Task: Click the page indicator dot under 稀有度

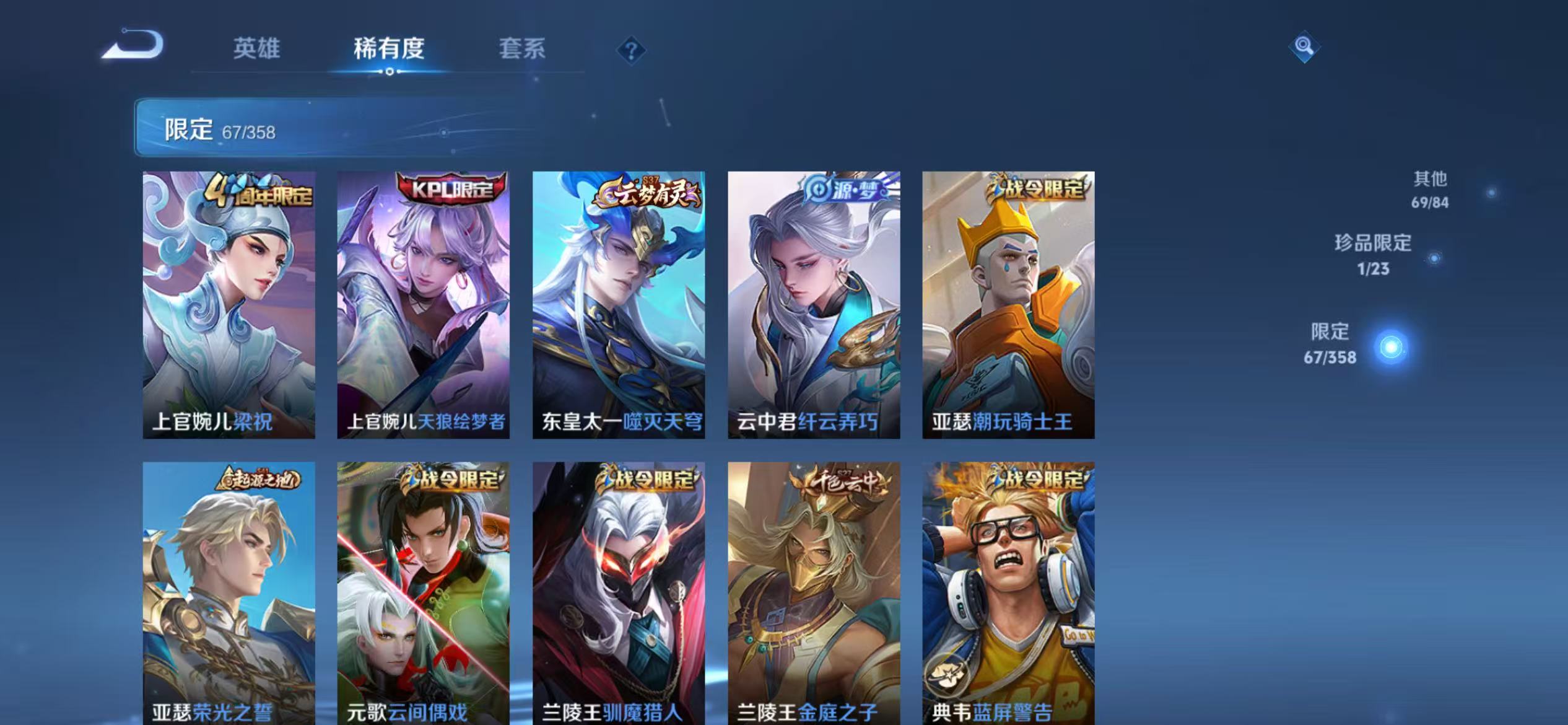Action: (389, 73)
